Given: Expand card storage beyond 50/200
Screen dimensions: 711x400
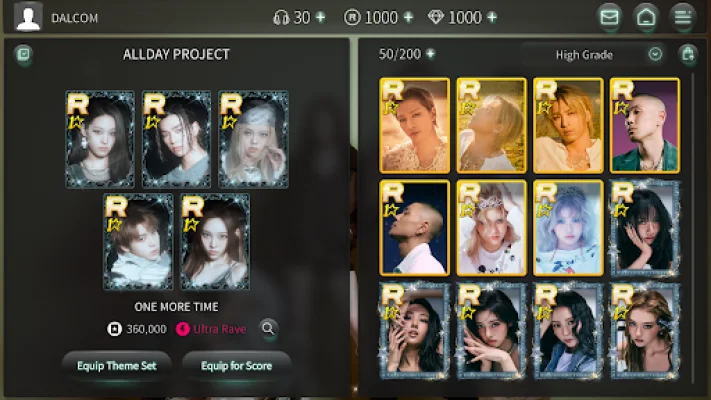Looking at the screenshot, I should tap(430, 54).
